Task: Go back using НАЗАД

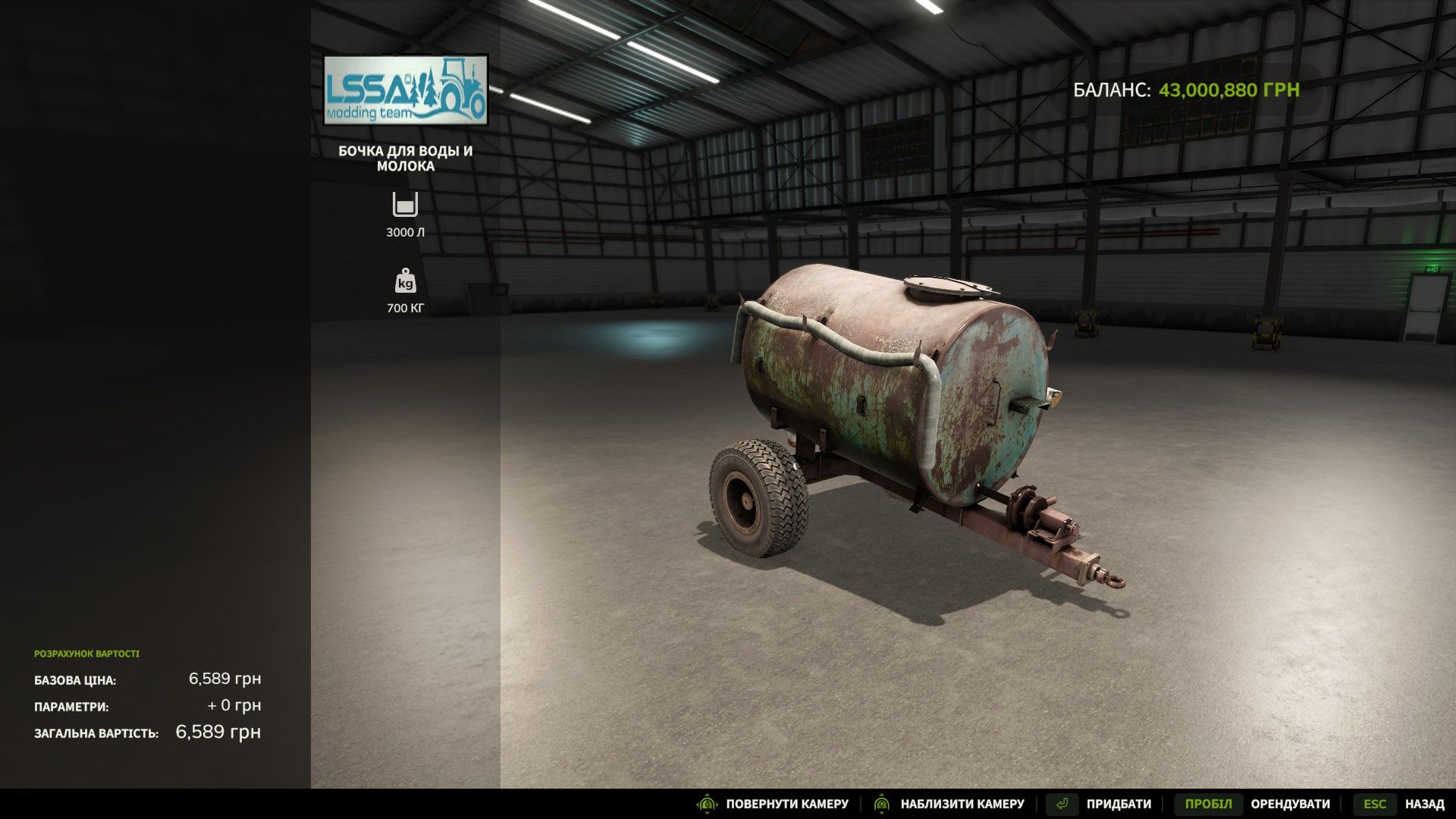Action: click(x=1426, y=803)
